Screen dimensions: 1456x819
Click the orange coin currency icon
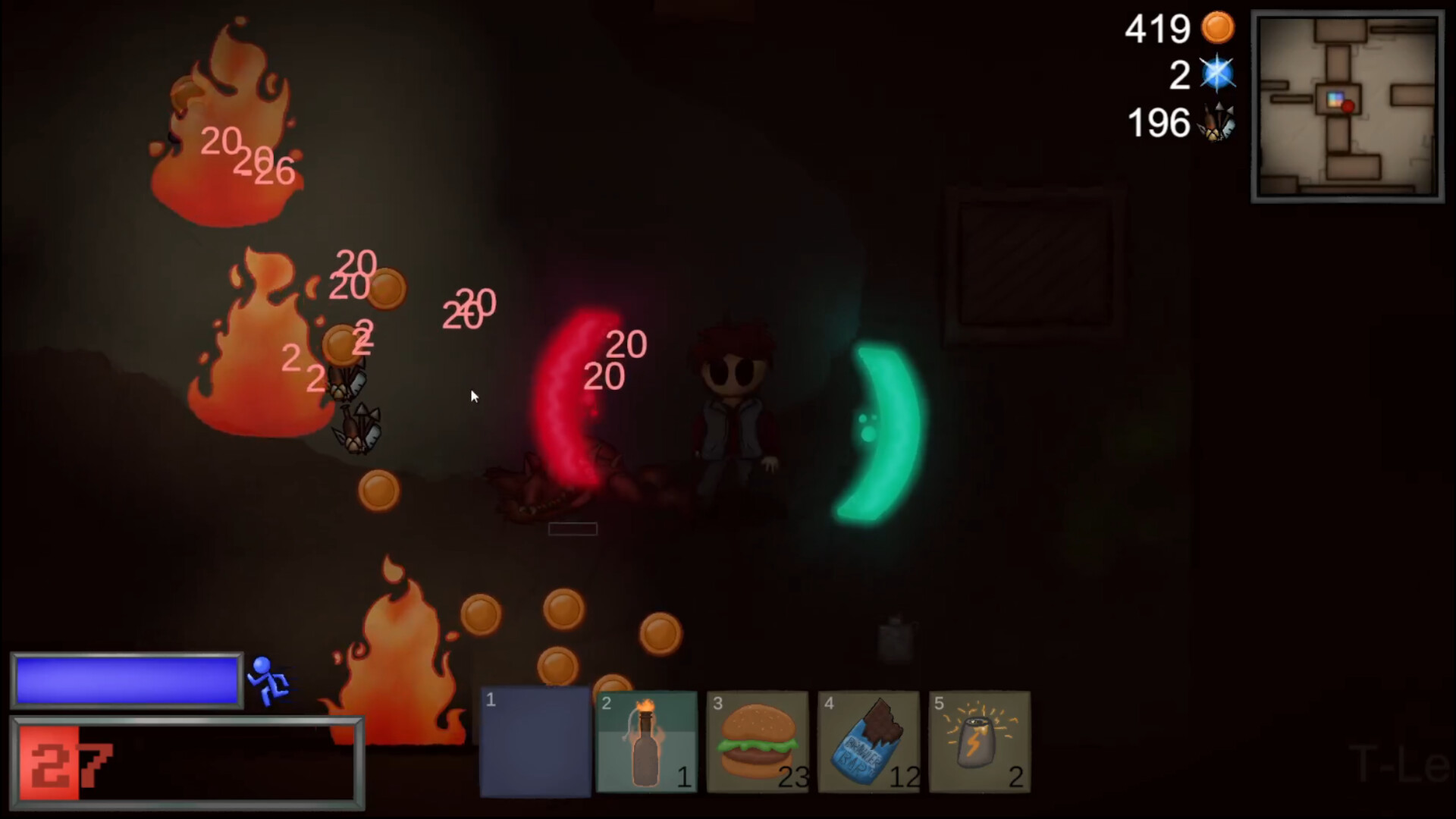coord(1218,29)
